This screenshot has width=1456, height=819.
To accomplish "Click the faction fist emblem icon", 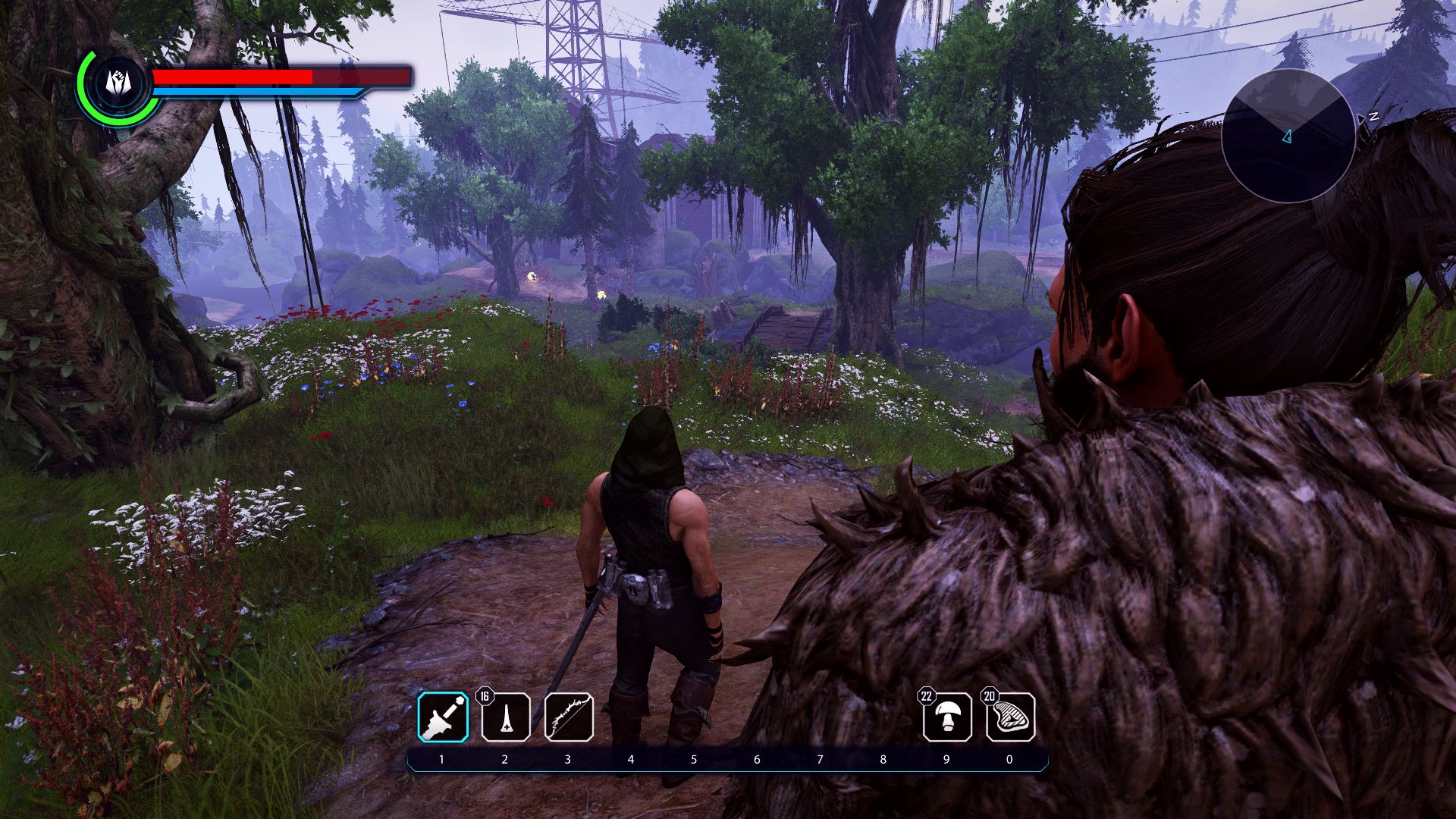I will point(115,83).
